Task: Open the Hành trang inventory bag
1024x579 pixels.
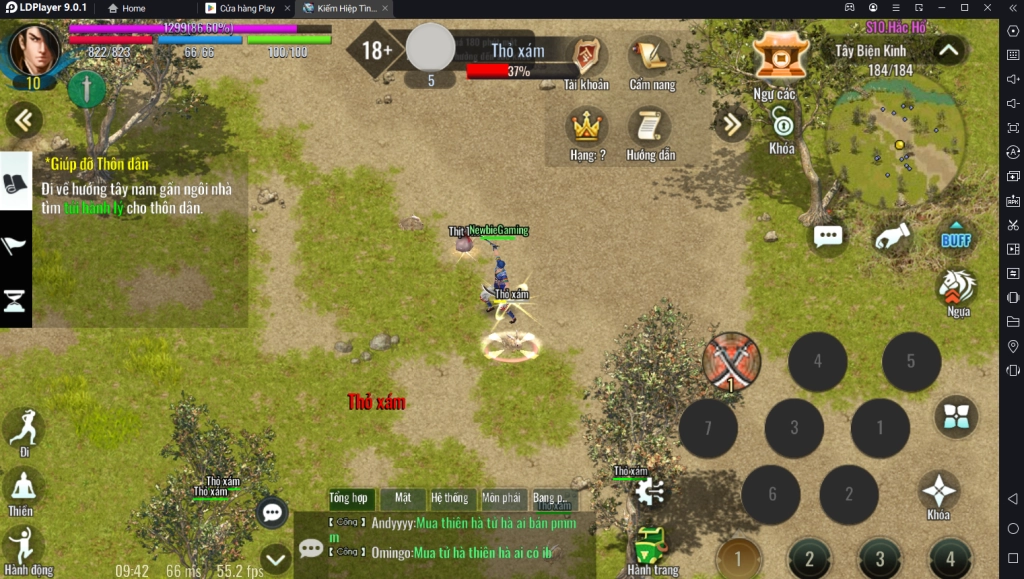Action: tap(652, 548)
